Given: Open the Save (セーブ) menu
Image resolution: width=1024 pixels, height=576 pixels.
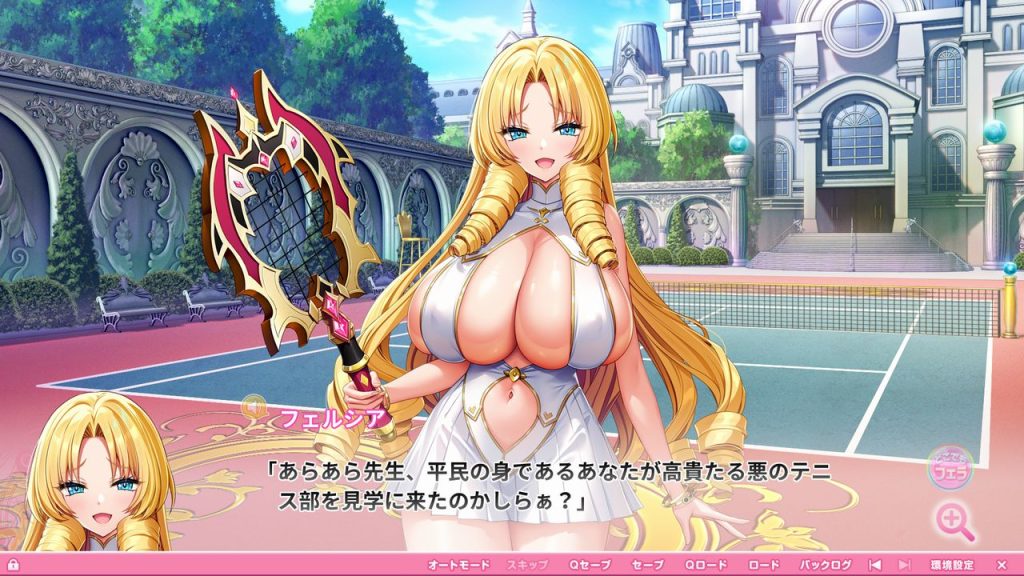Looking at the screenshot, I should point(648,565).
